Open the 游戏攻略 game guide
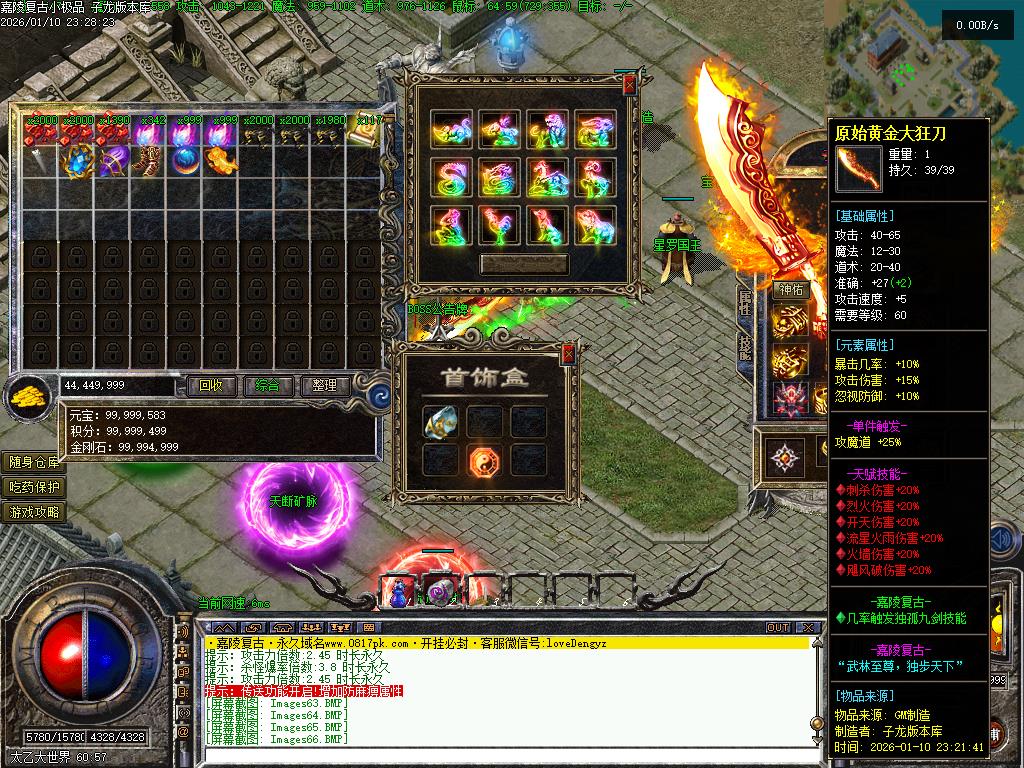The width and height of the screenshot is (1024, 768). 35,512
